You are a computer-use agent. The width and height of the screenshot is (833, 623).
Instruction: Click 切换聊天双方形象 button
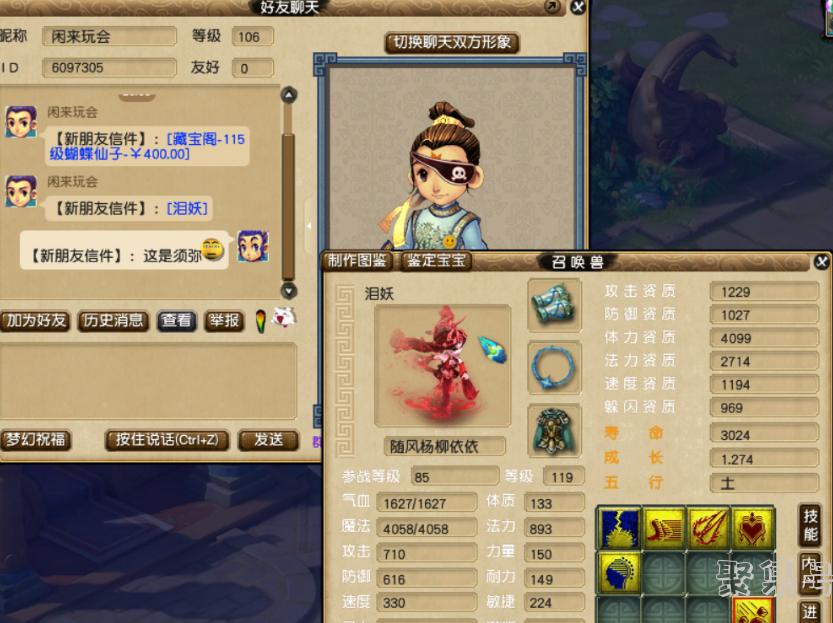click(x=452, y=43)
